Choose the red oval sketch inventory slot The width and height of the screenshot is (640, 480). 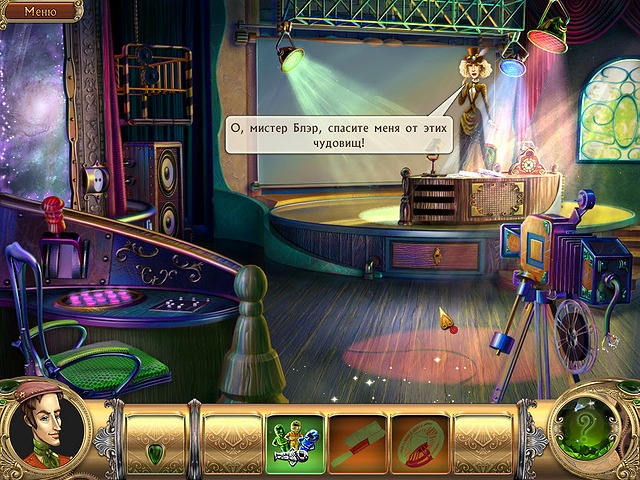pos(419,441)
